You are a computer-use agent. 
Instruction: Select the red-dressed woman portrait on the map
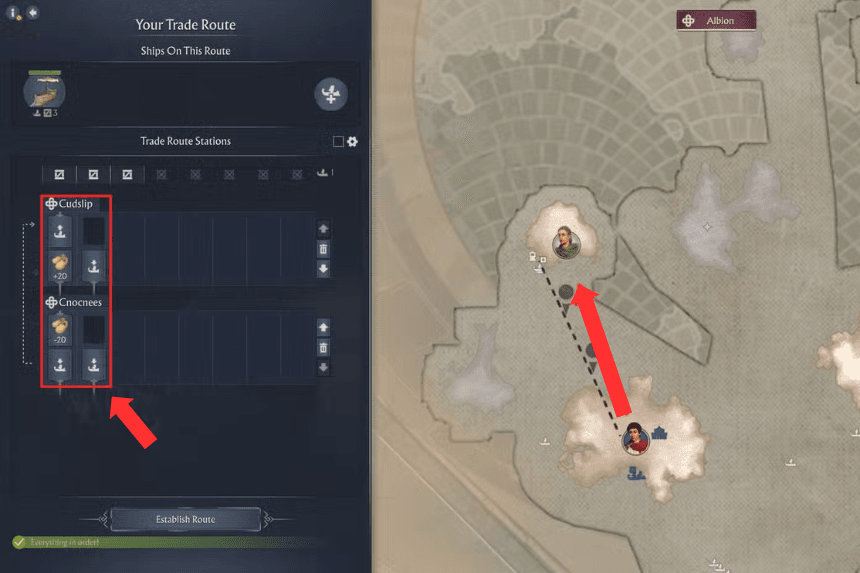pos(634,437)
